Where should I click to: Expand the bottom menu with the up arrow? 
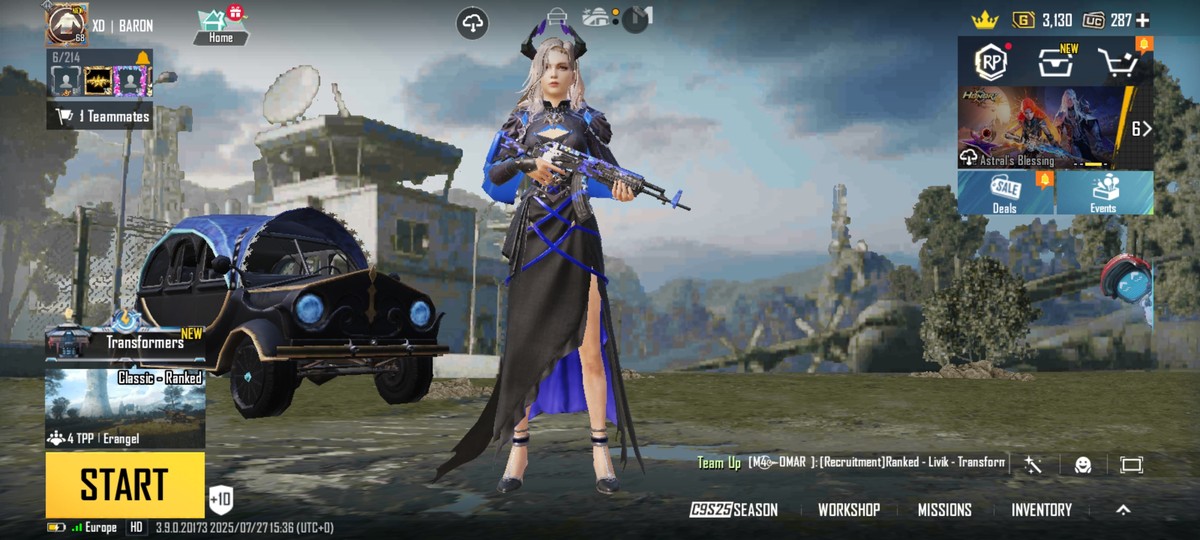coord(1123,510)
